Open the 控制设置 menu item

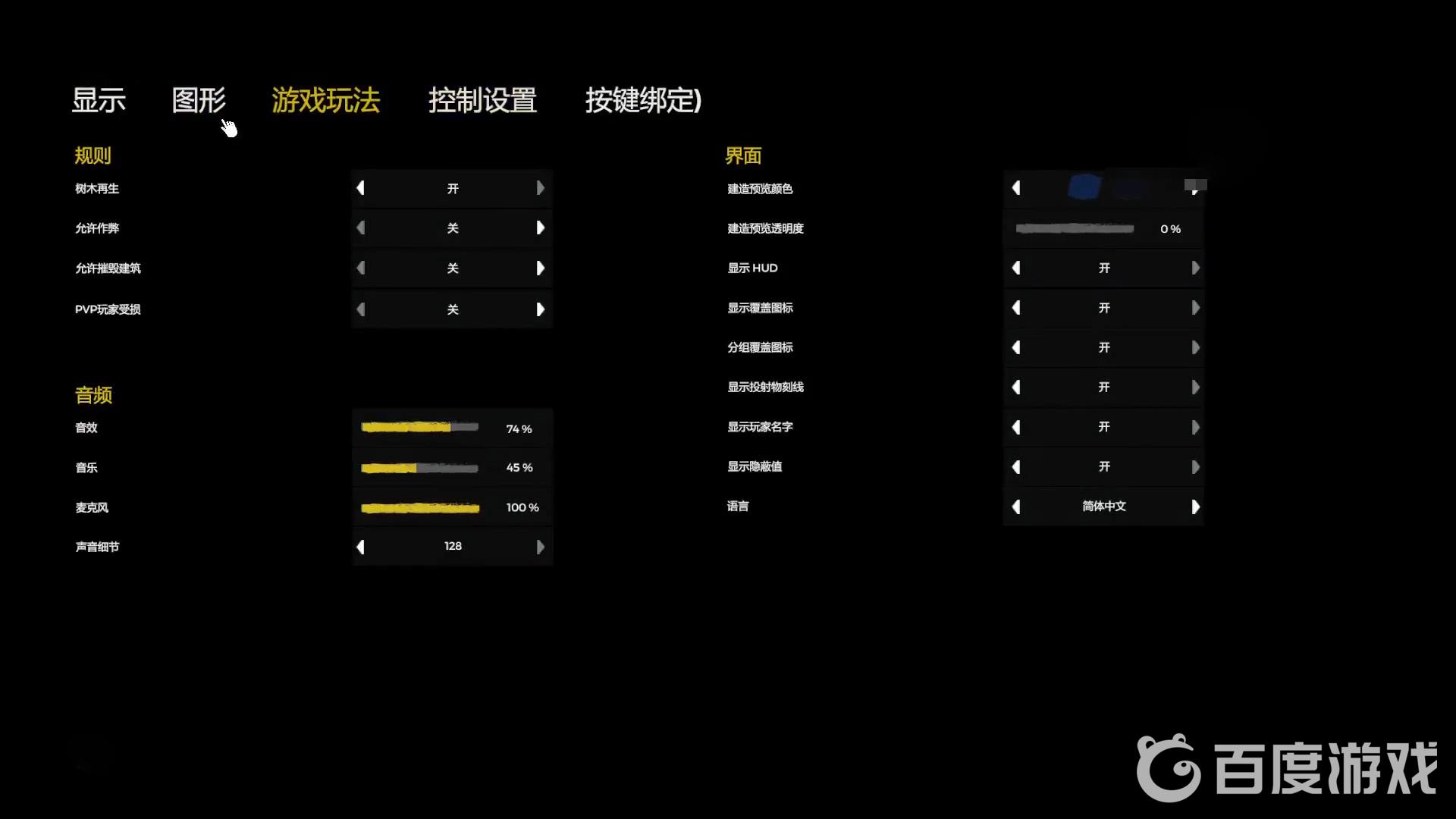tap(482, 101)
